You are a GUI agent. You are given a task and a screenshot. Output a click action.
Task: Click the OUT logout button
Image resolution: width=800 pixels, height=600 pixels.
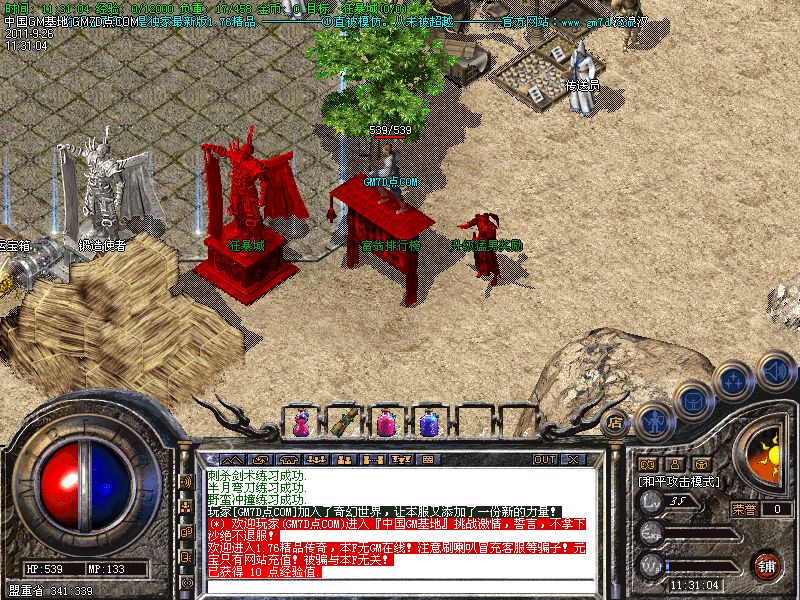point(545,459)
